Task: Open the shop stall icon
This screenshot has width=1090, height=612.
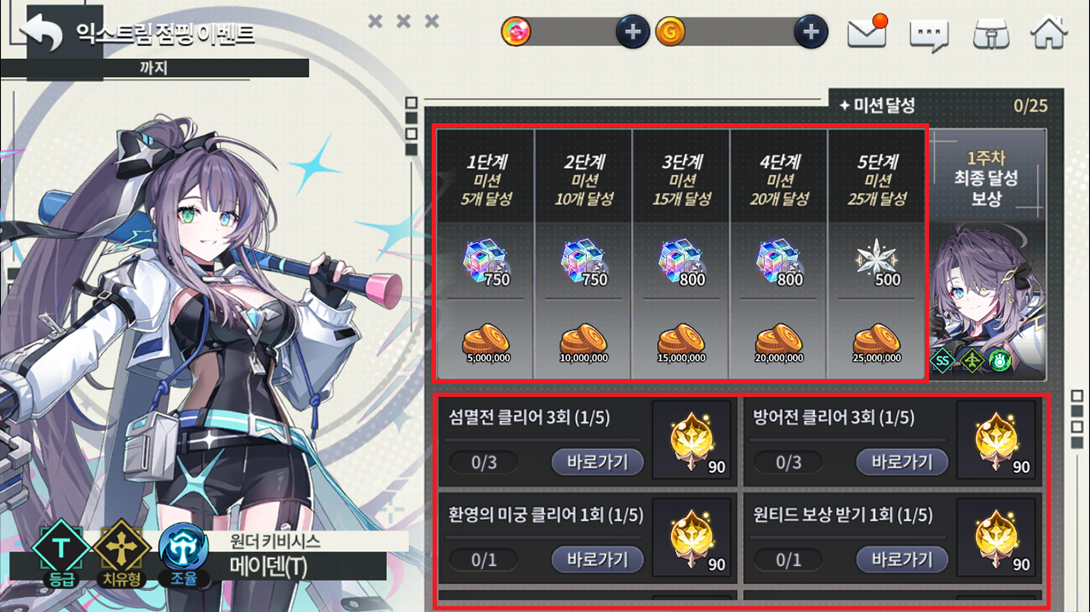Action: tap(990, 35)
